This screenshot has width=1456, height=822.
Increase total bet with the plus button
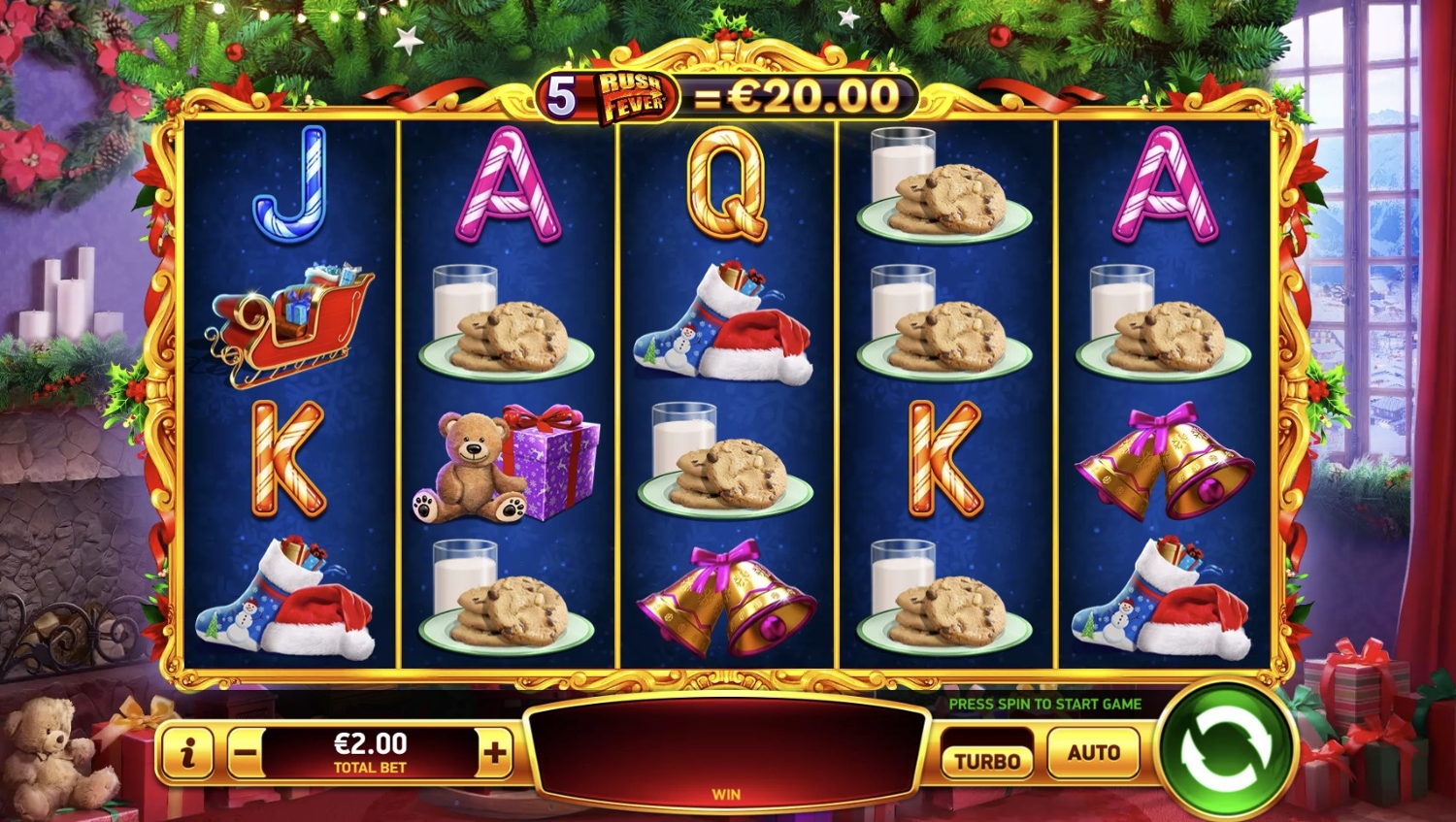point(495,752)
